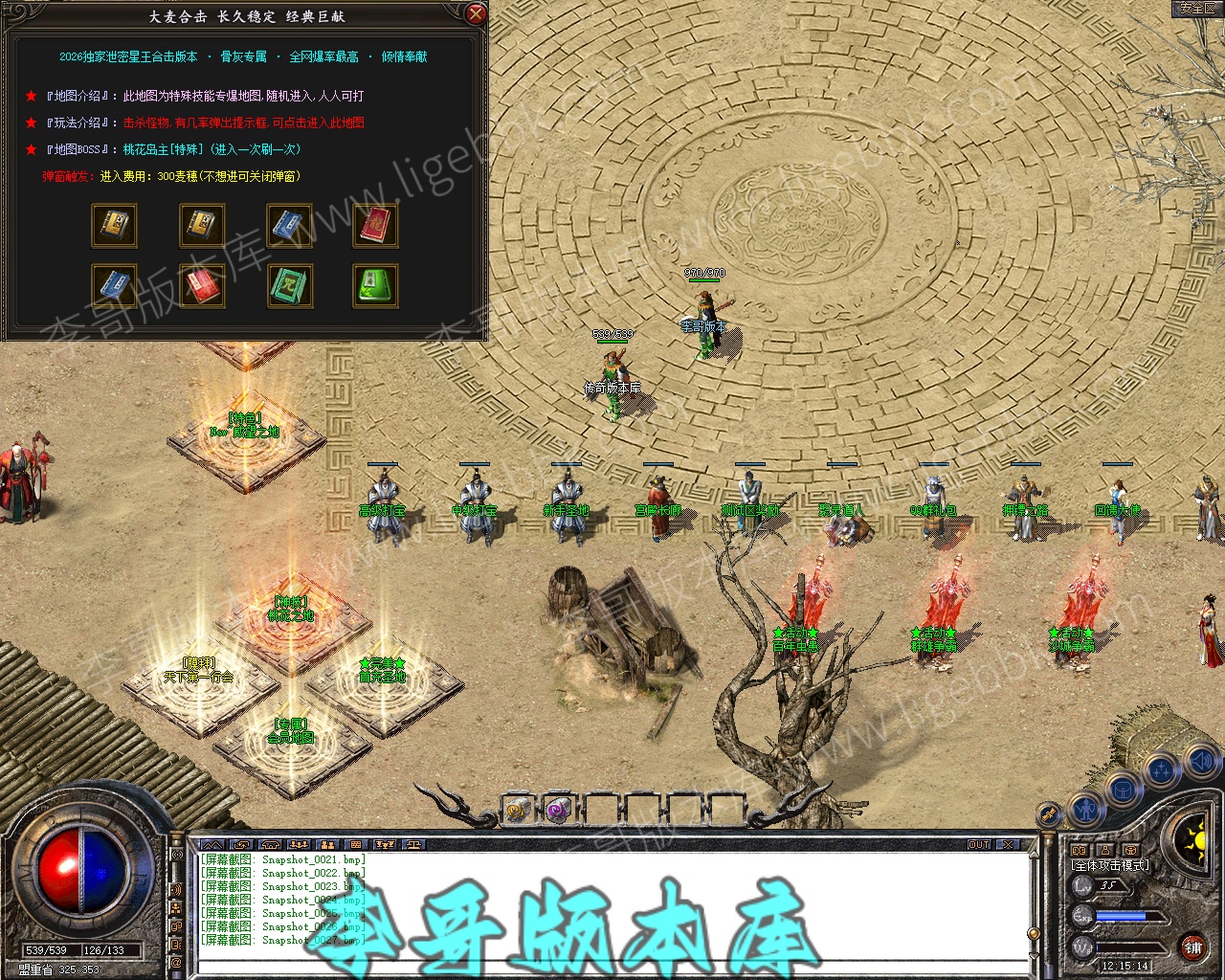The height and width of the screenshot is (980, 1225).
Task: Click the chat log scrollbar handle
Action: pos(1033,933)
